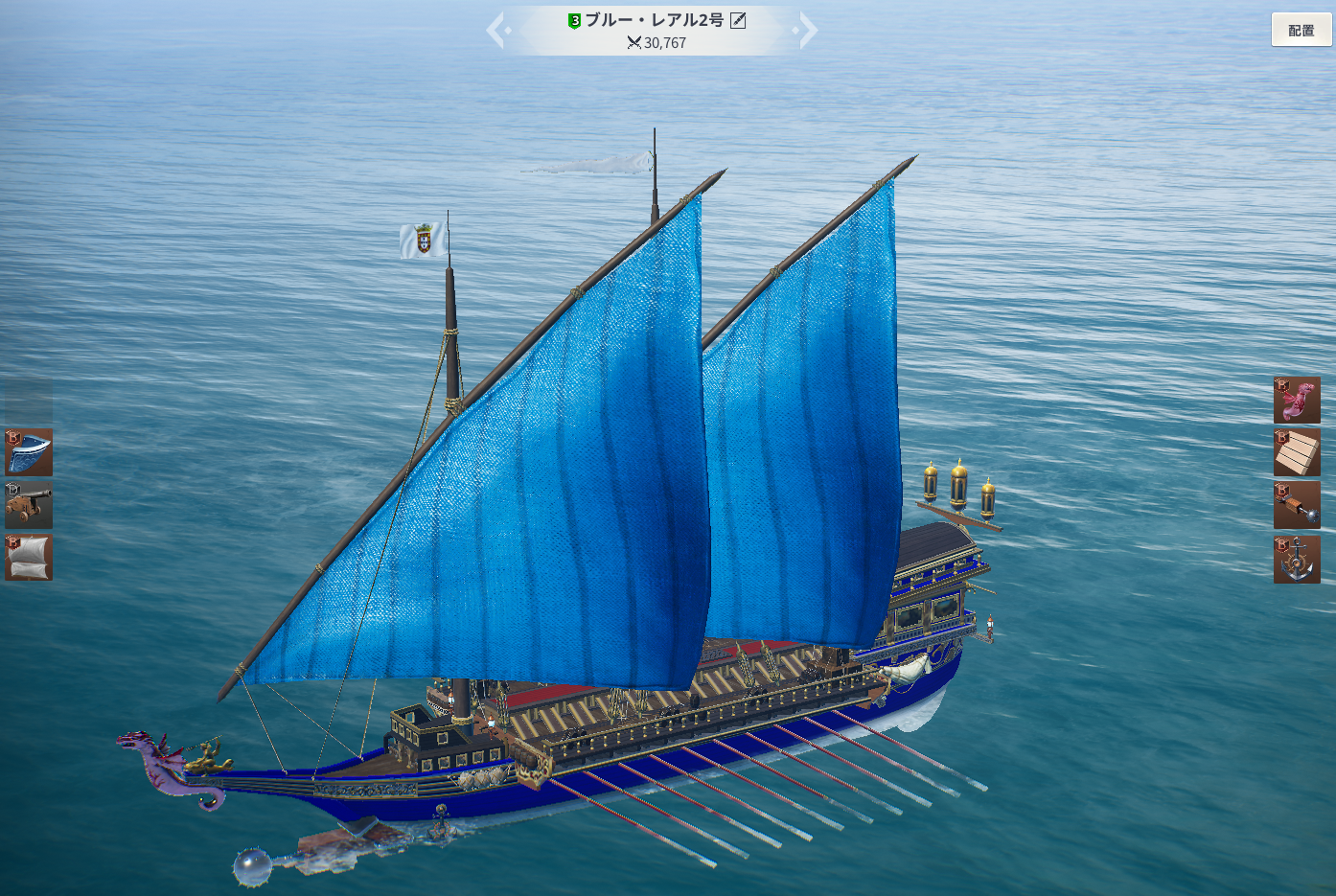Choose the white sail equipment slot

coord(29,558)
